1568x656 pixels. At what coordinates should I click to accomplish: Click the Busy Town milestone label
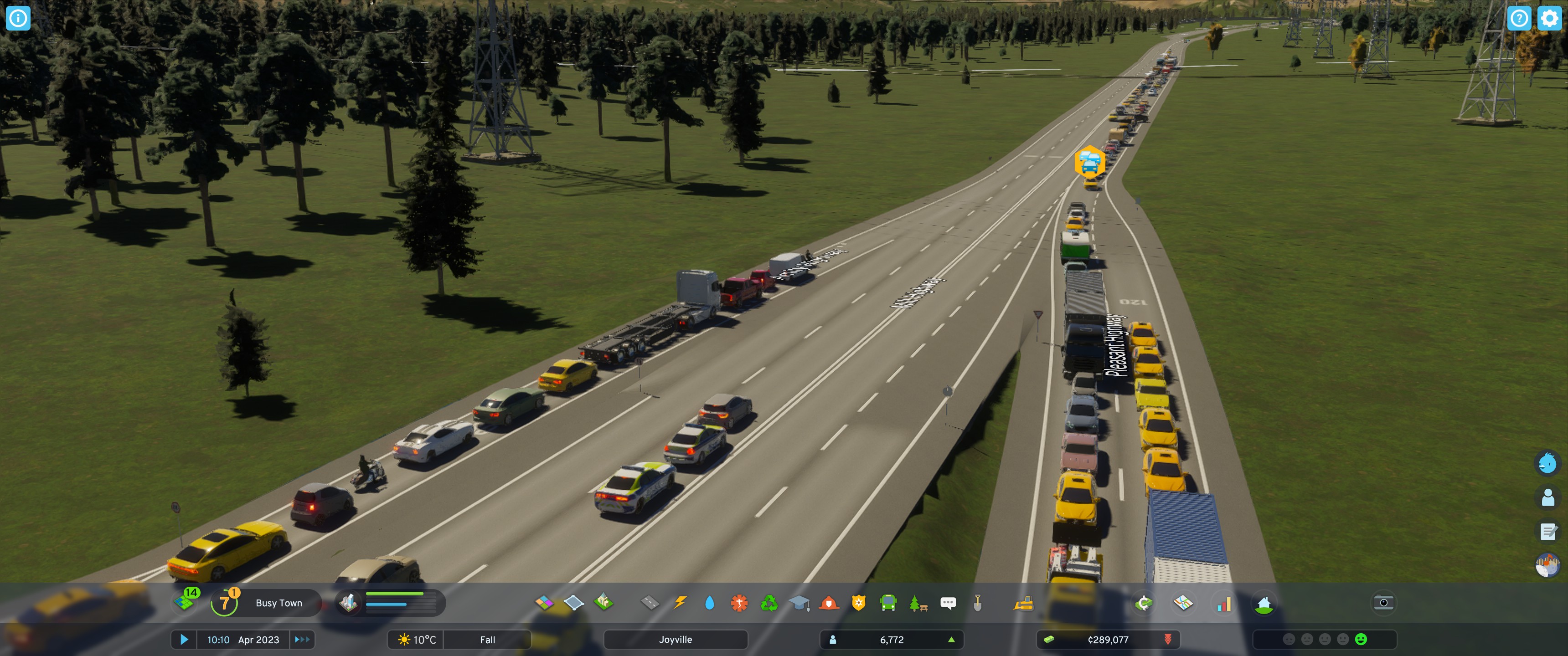click(279, 603)
